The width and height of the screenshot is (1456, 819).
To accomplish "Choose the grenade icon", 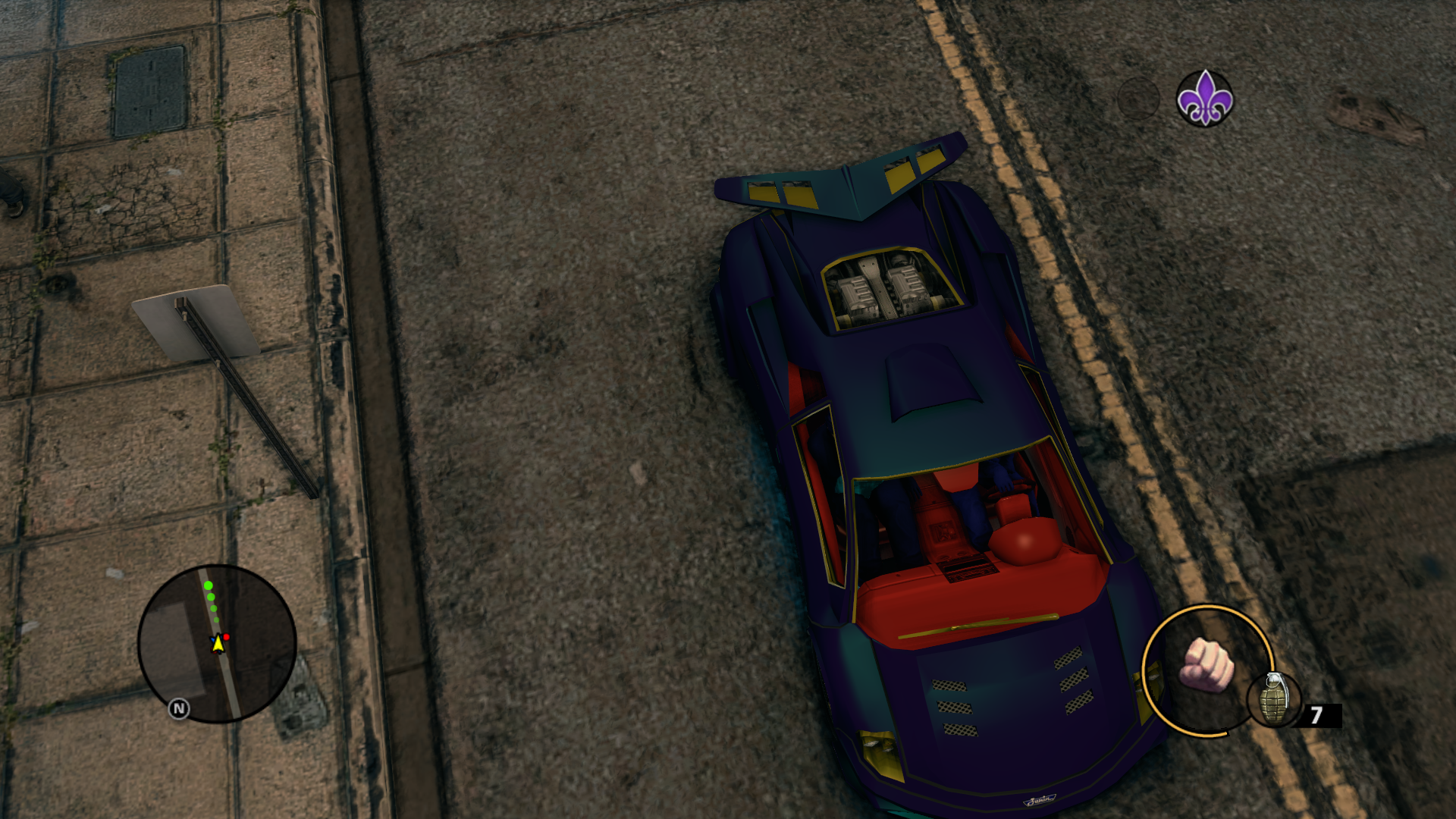I will pos(1274,699).
